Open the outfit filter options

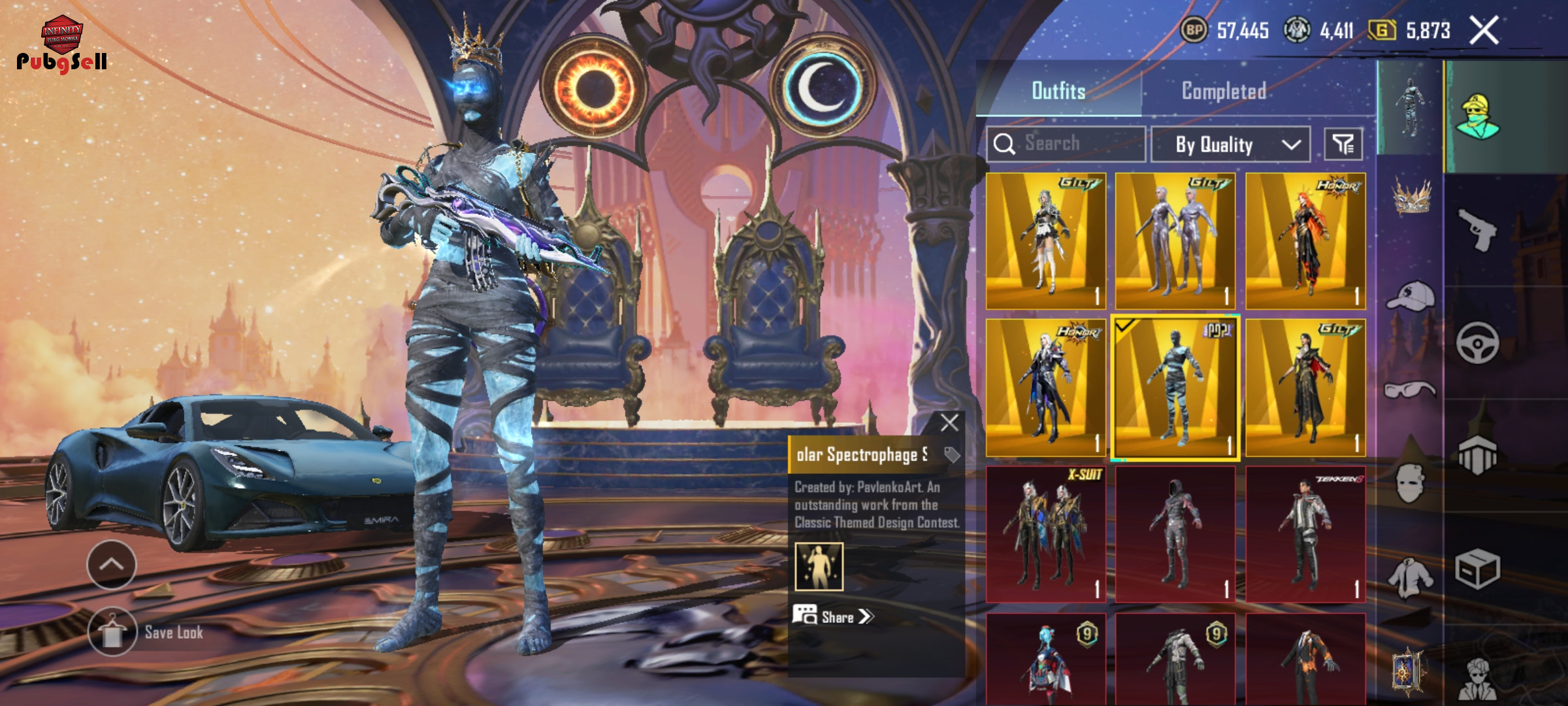tap(1343, 144)
